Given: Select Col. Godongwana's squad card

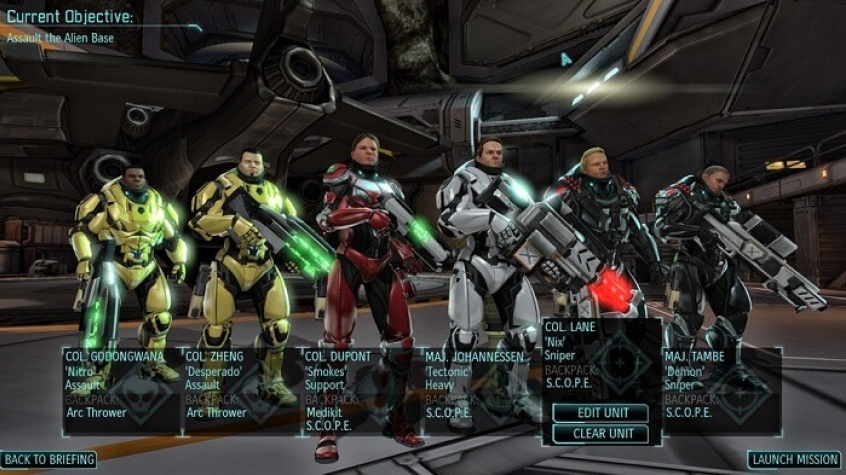Looking at the screenshot, I should [122, 390].
